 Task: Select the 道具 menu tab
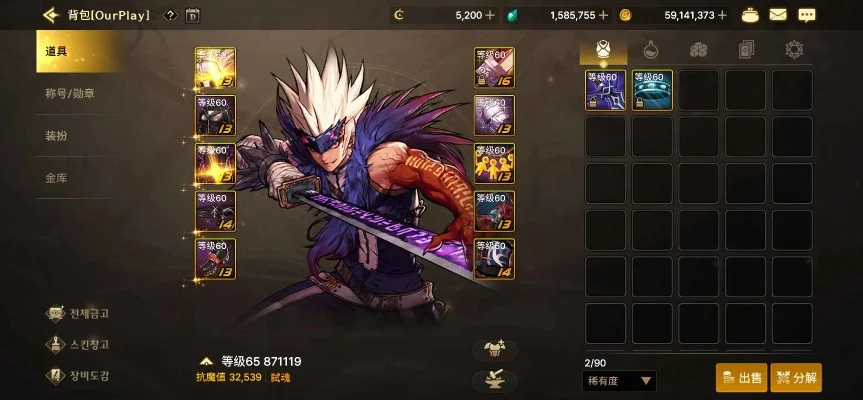point(58,51)
